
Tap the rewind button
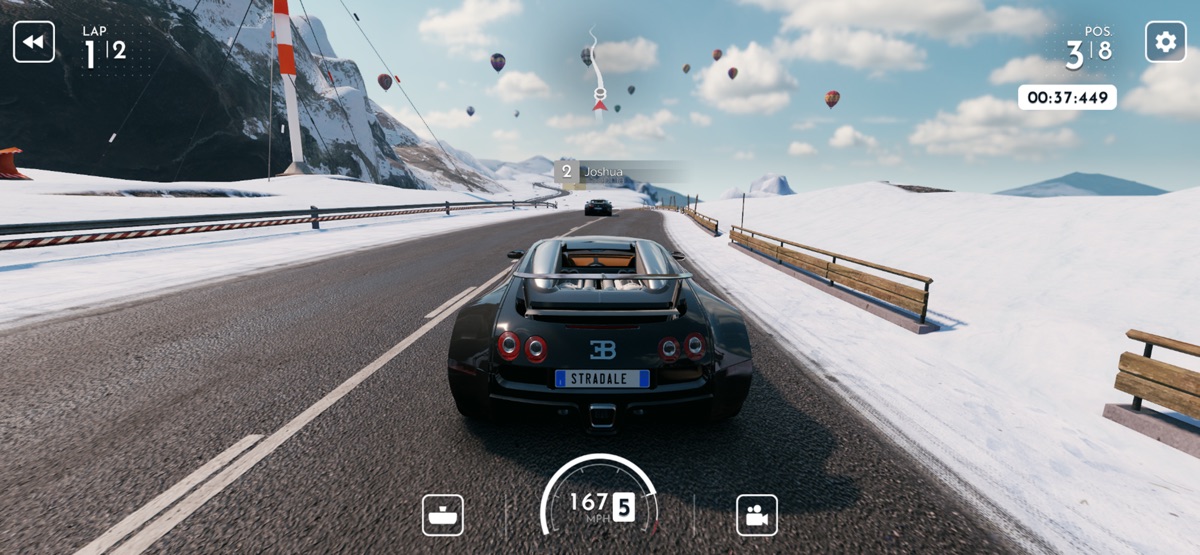pyautogui.click(x=34, y=42)
